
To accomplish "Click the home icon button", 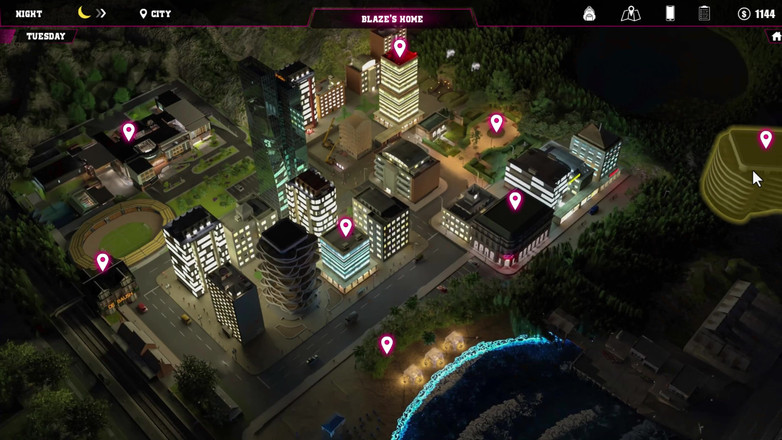I will (x=776, y=37).
